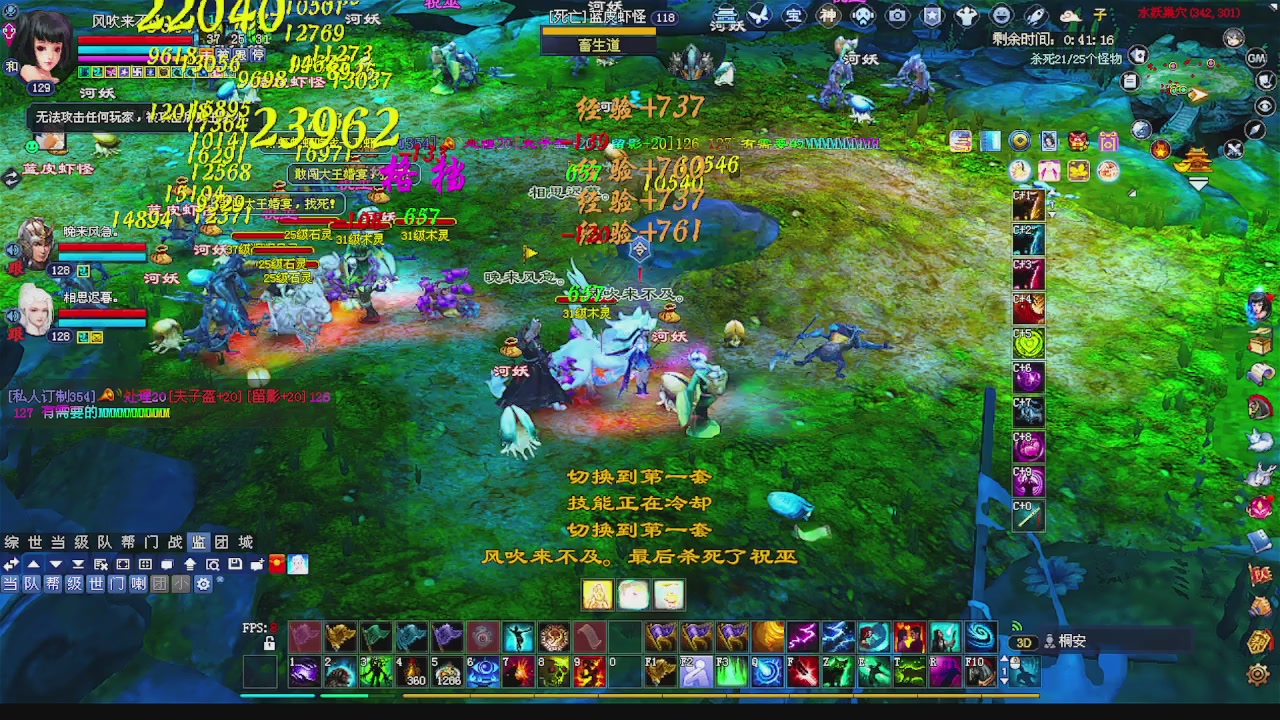Toggle the 团 chat channel filter

(160, 584)
